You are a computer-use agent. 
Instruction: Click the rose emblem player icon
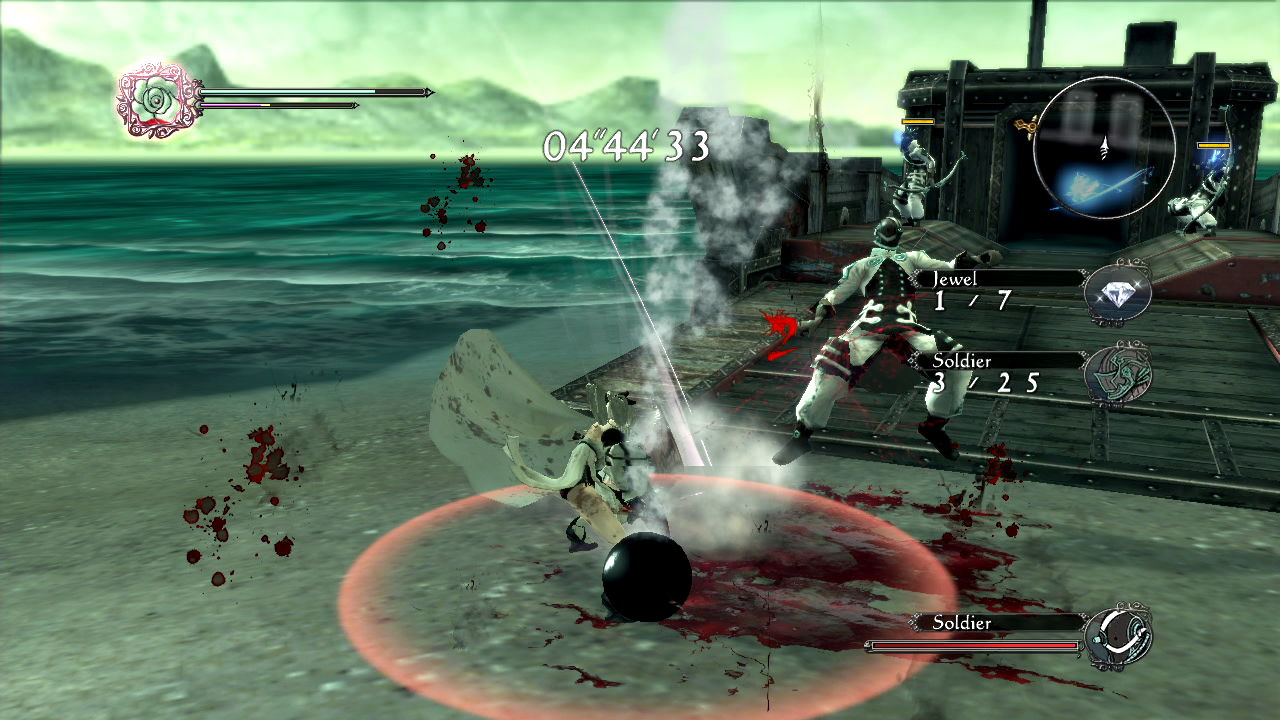pos(154,99)
